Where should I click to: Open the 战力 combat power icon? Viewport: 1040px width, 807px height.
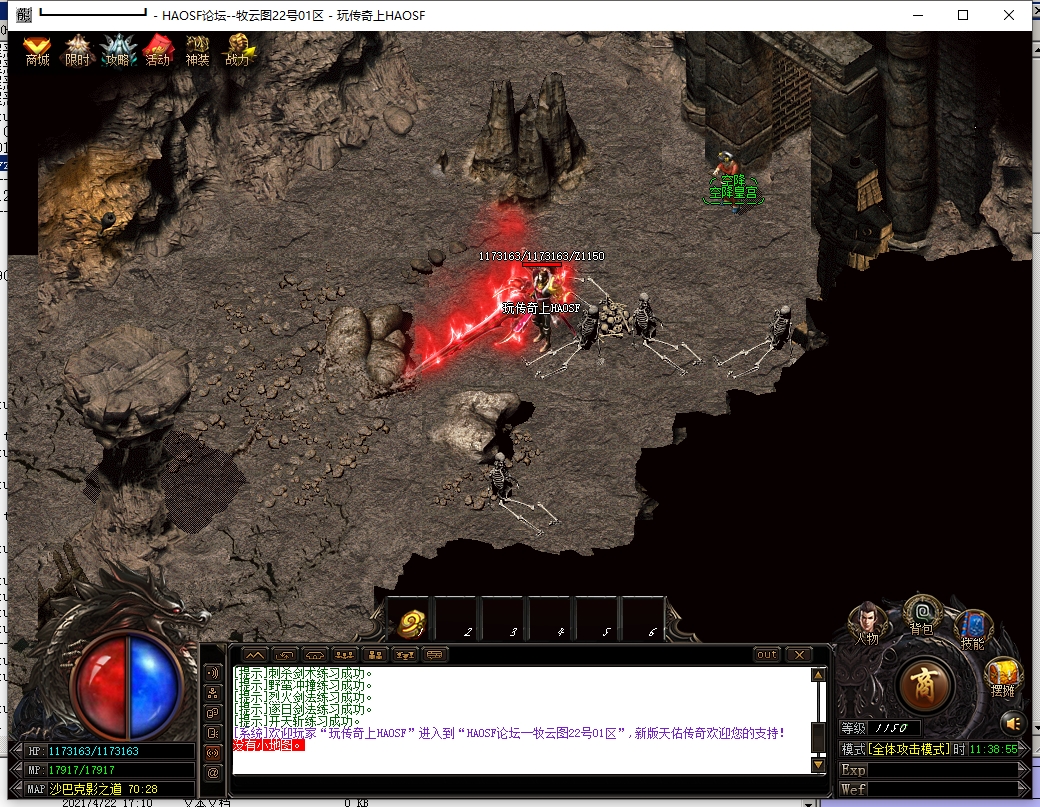[238, 48]
